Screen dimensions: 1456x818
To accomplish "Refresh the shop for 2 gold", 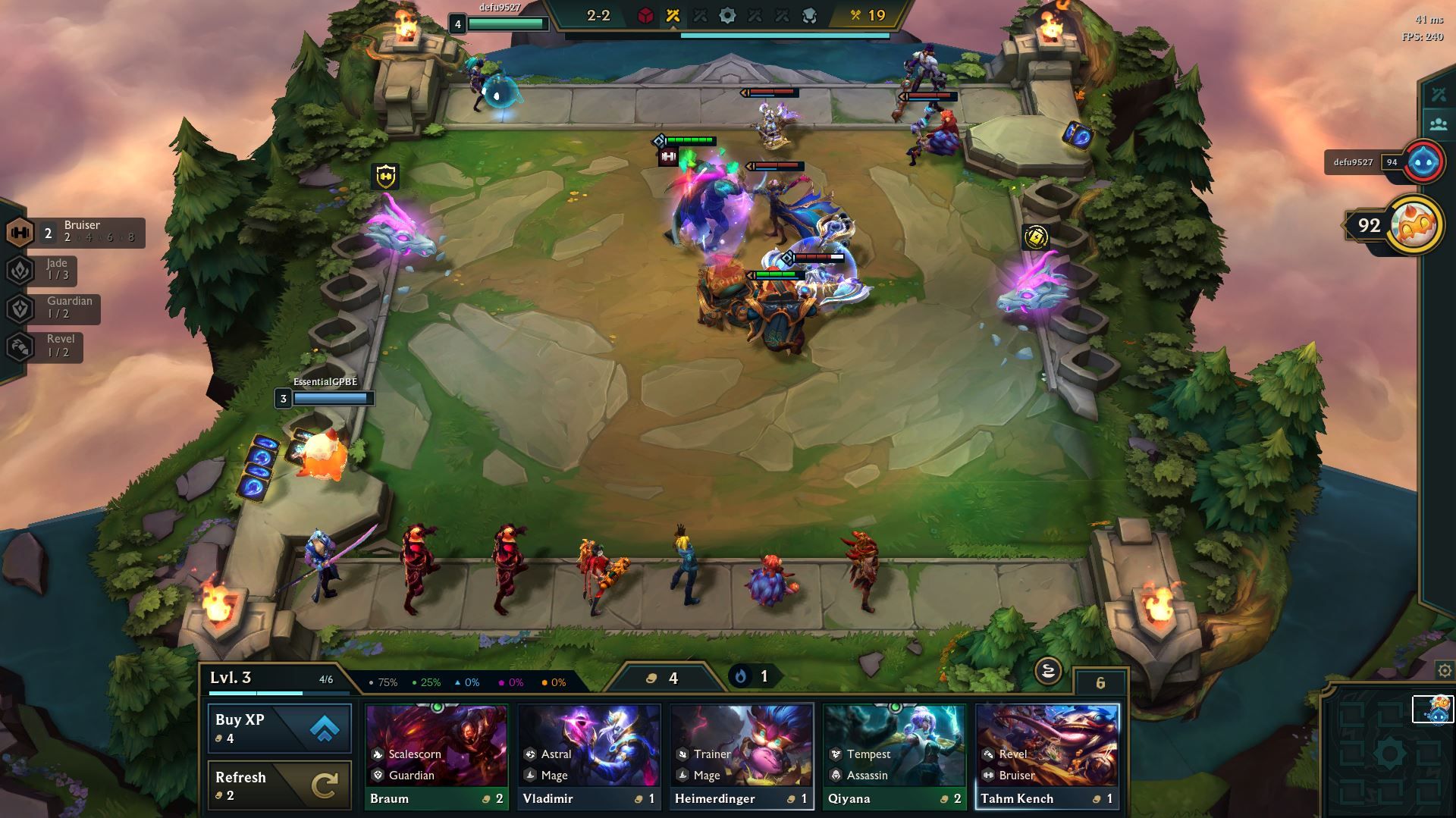I will pos(279,785).
